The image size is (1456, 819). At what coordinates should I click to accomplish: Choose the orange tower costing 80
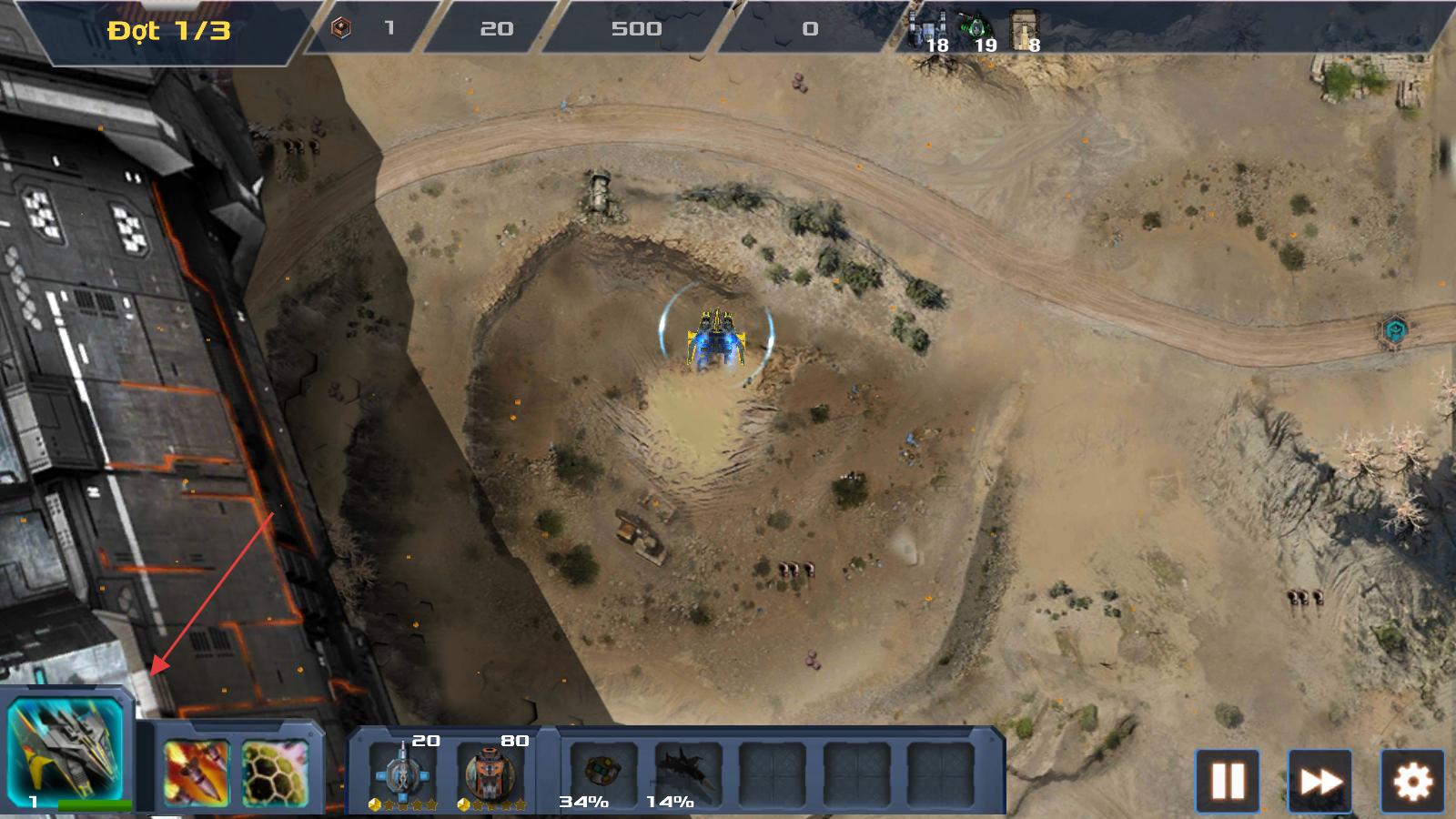point(490,773)
